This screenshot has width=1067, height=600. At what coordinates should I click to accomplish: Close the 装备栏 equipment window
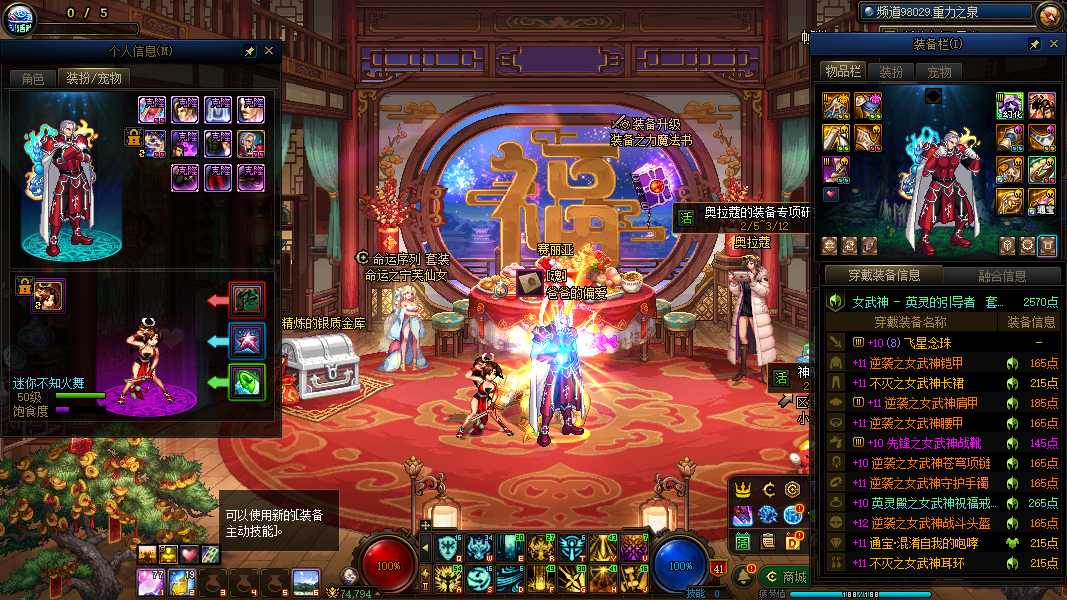click(x=1054, y=45)
